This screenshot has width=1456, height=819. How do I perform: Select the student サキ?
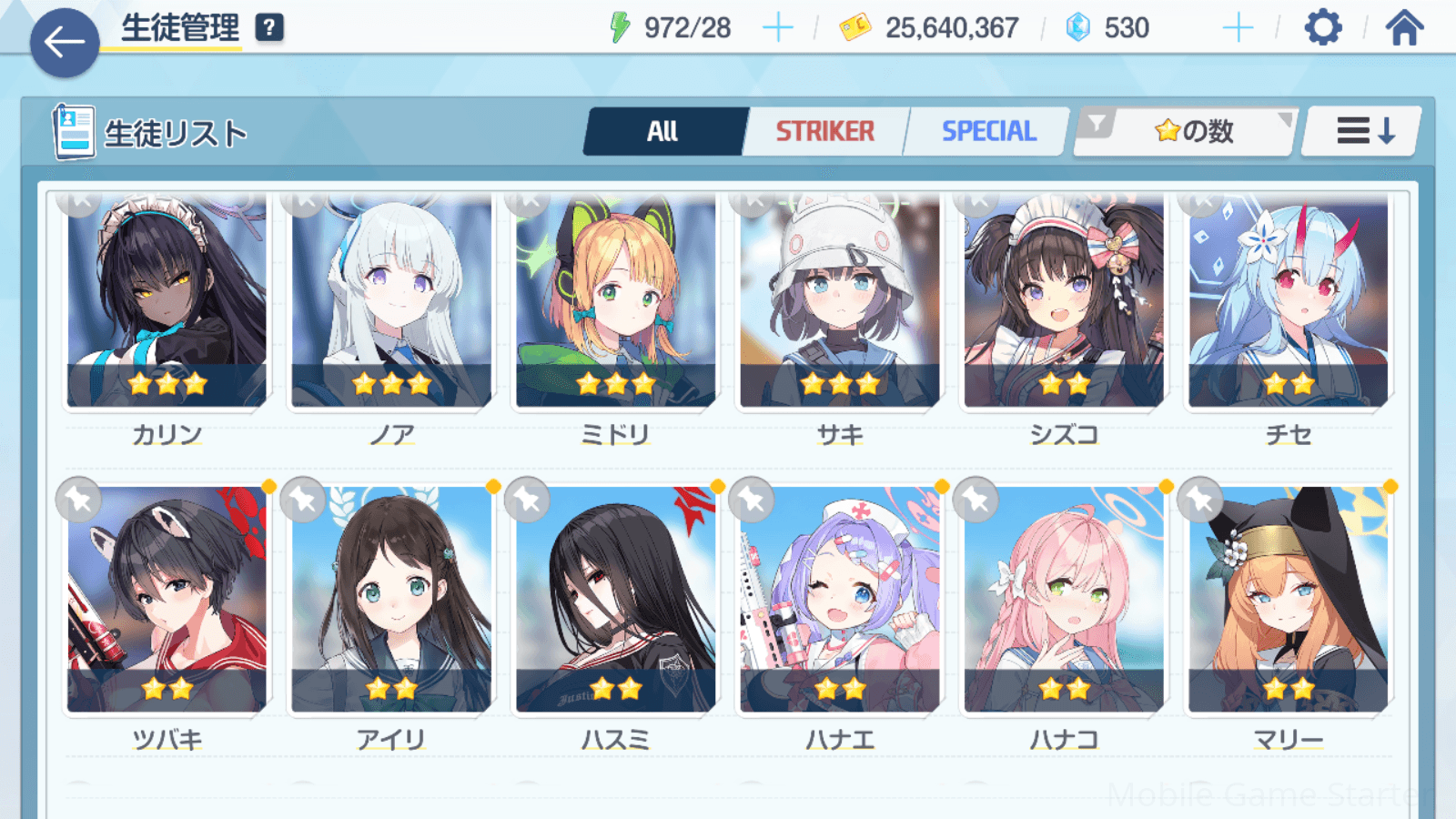839,300
